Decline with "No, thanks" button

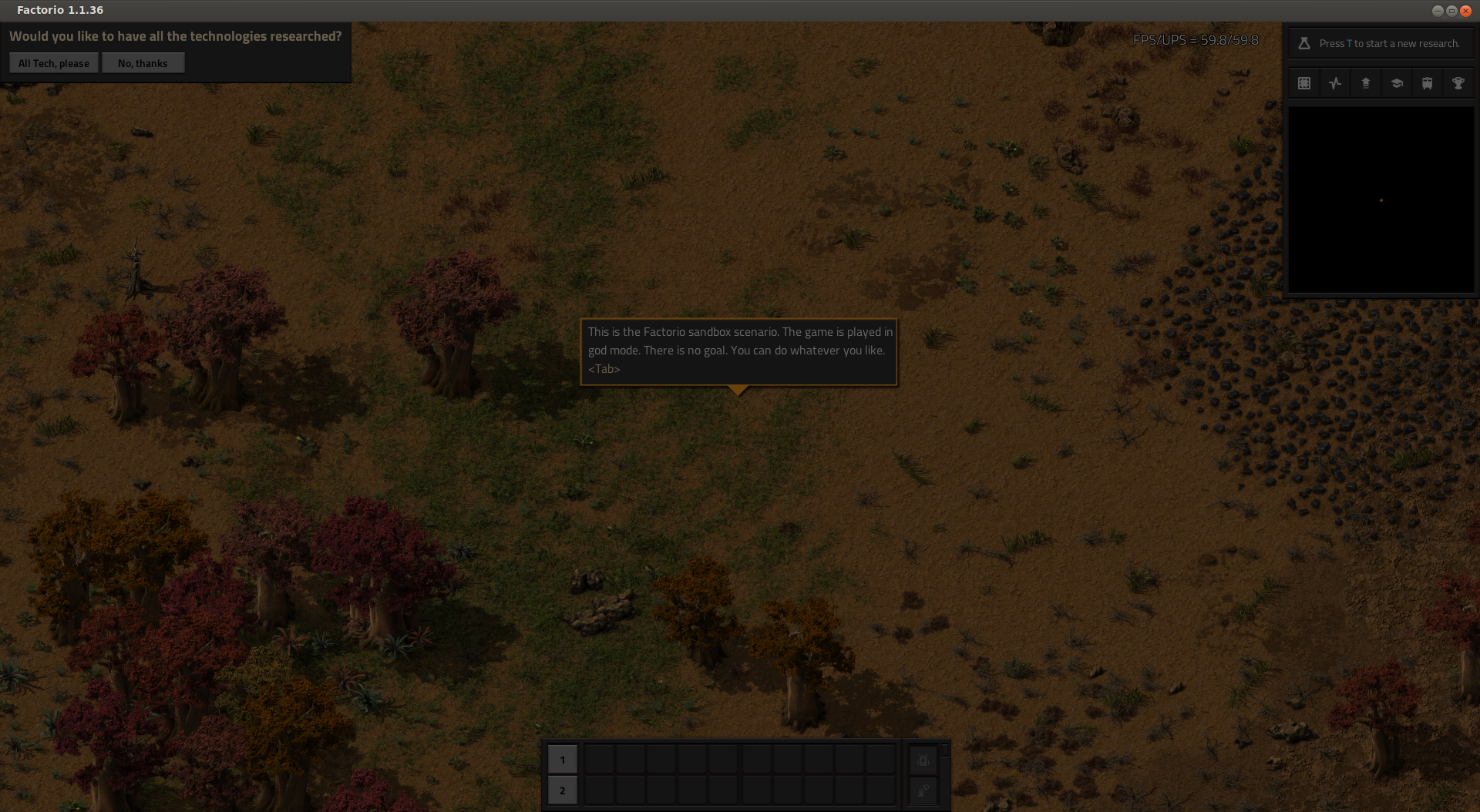tap(143, 63)
